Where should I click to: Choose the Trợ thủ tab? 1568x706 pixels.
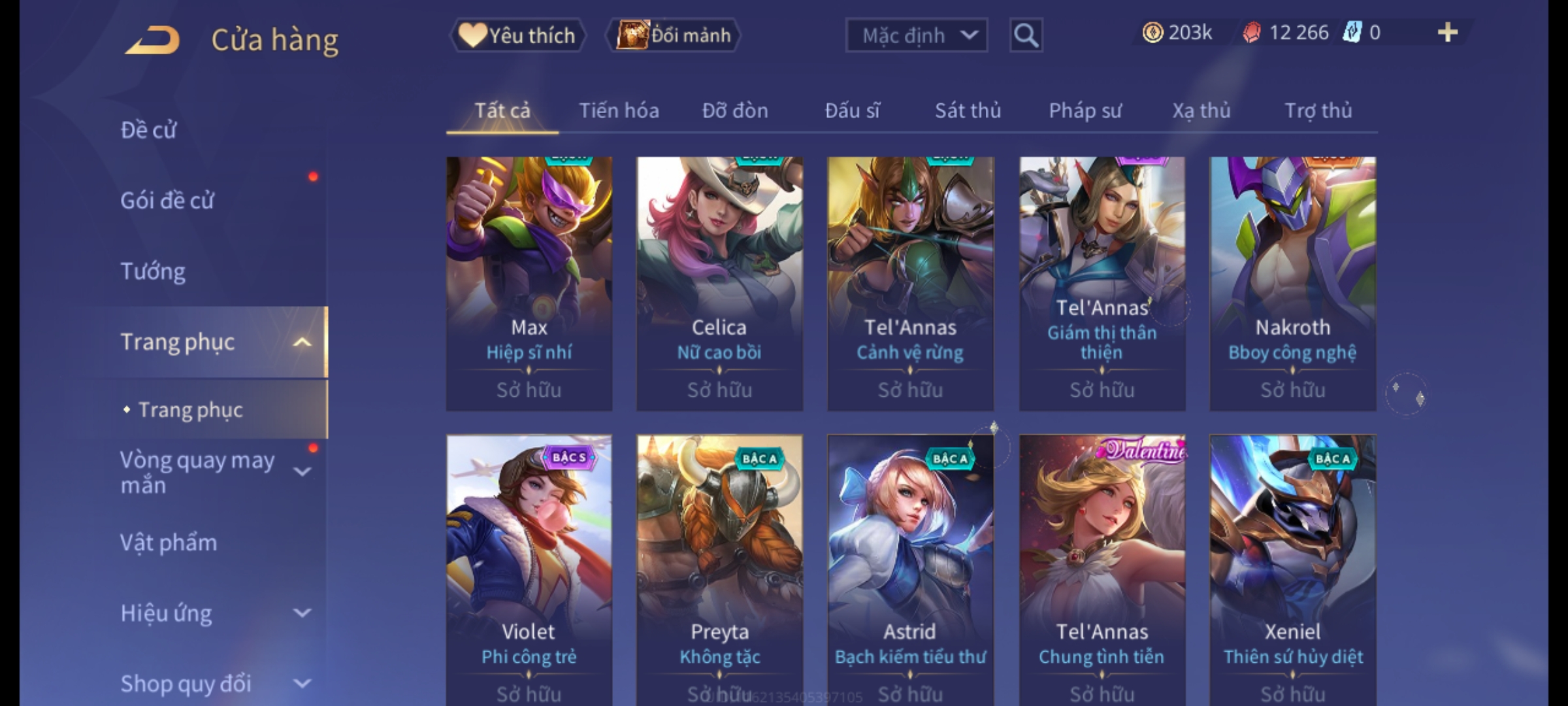tap(1318, 110)
